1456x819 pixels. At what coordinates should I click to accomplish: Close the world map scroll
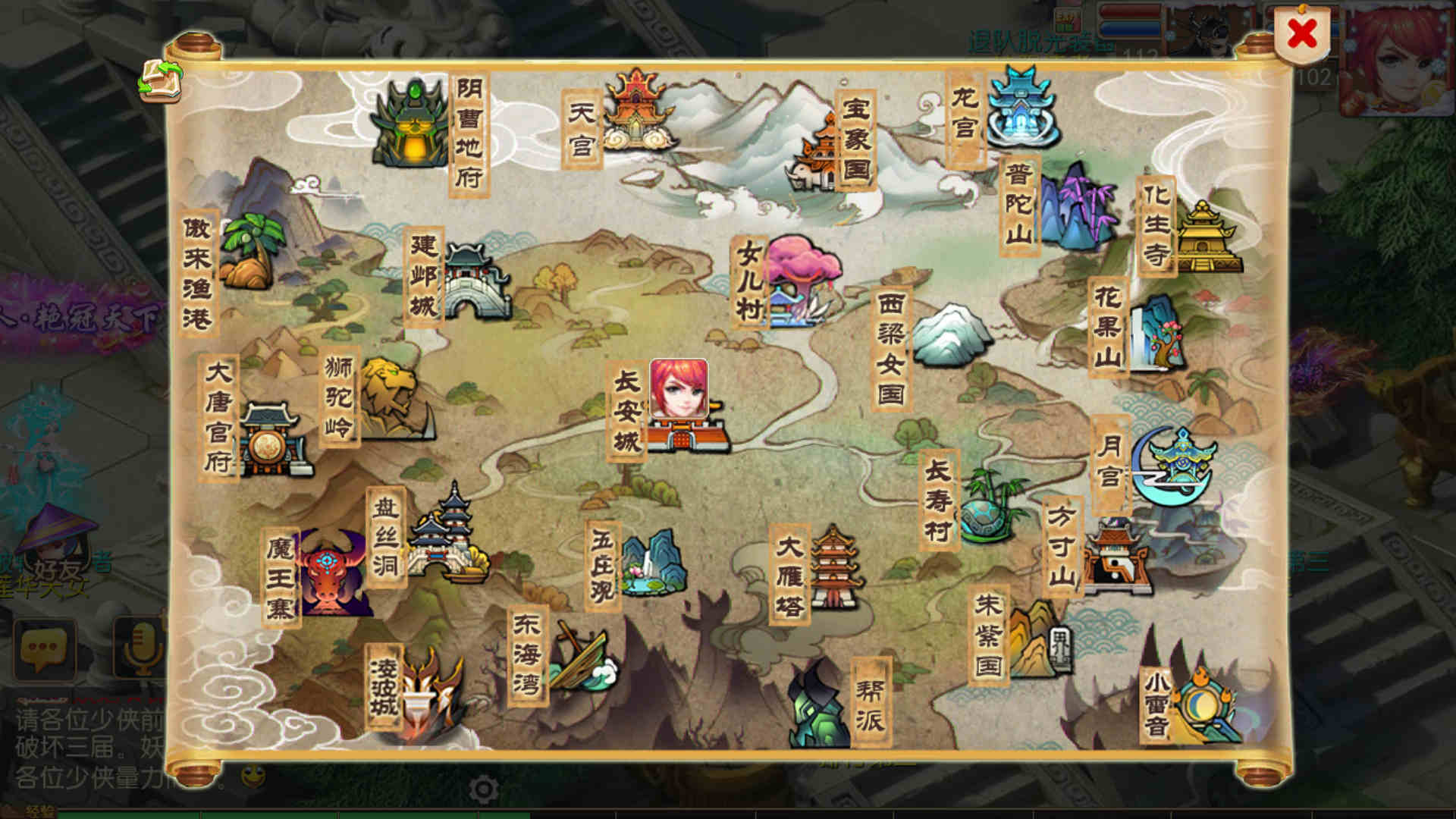click(1302, 34)
